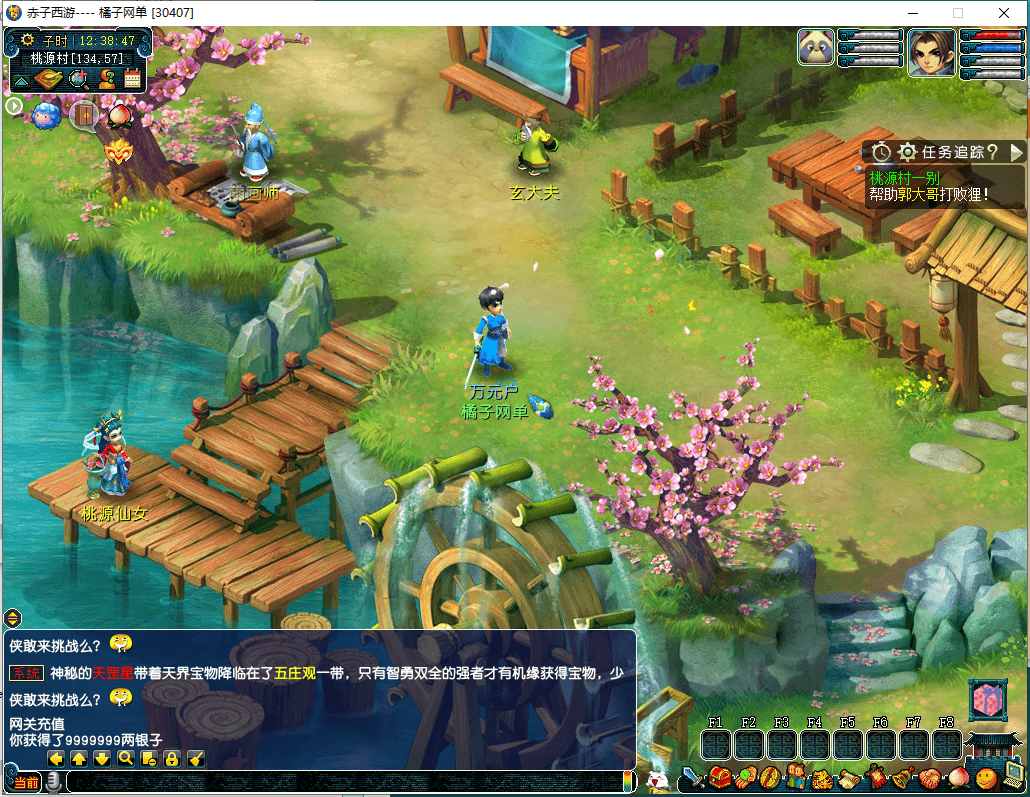Close the game window
Image resolution: width=1030 pixels, height=797 pixels.
pyautogui.click(x=1004, y=13)
